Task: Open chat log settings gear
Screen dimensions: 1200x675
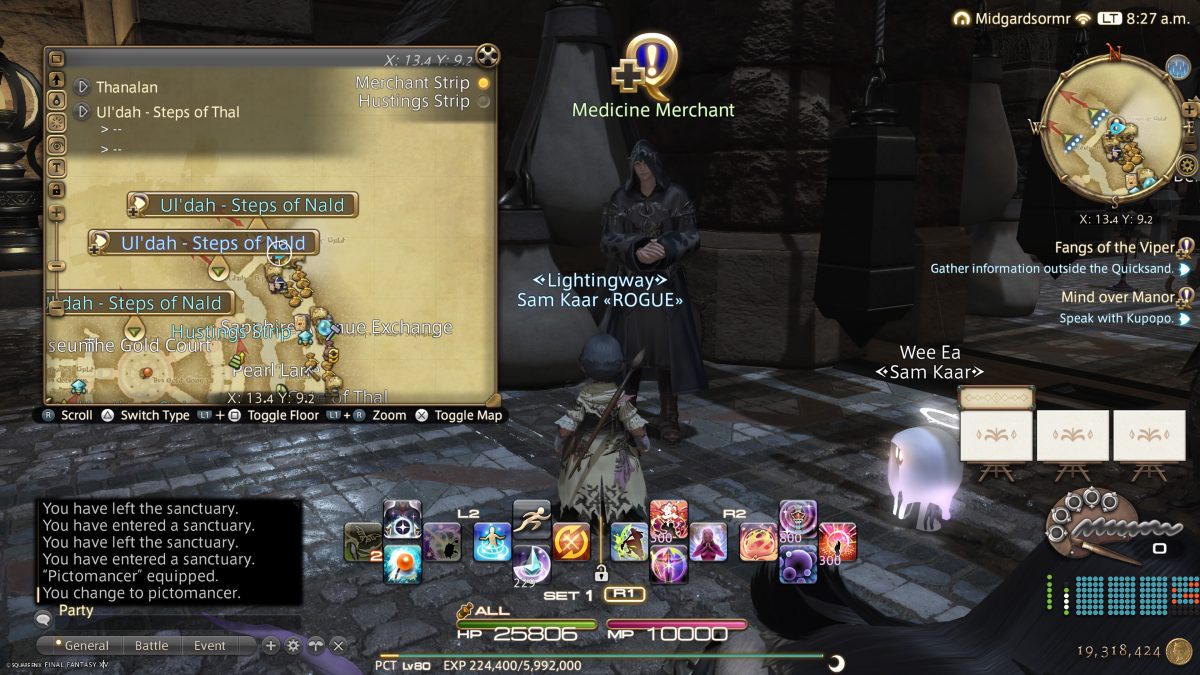Action: (x=293, y=645)
